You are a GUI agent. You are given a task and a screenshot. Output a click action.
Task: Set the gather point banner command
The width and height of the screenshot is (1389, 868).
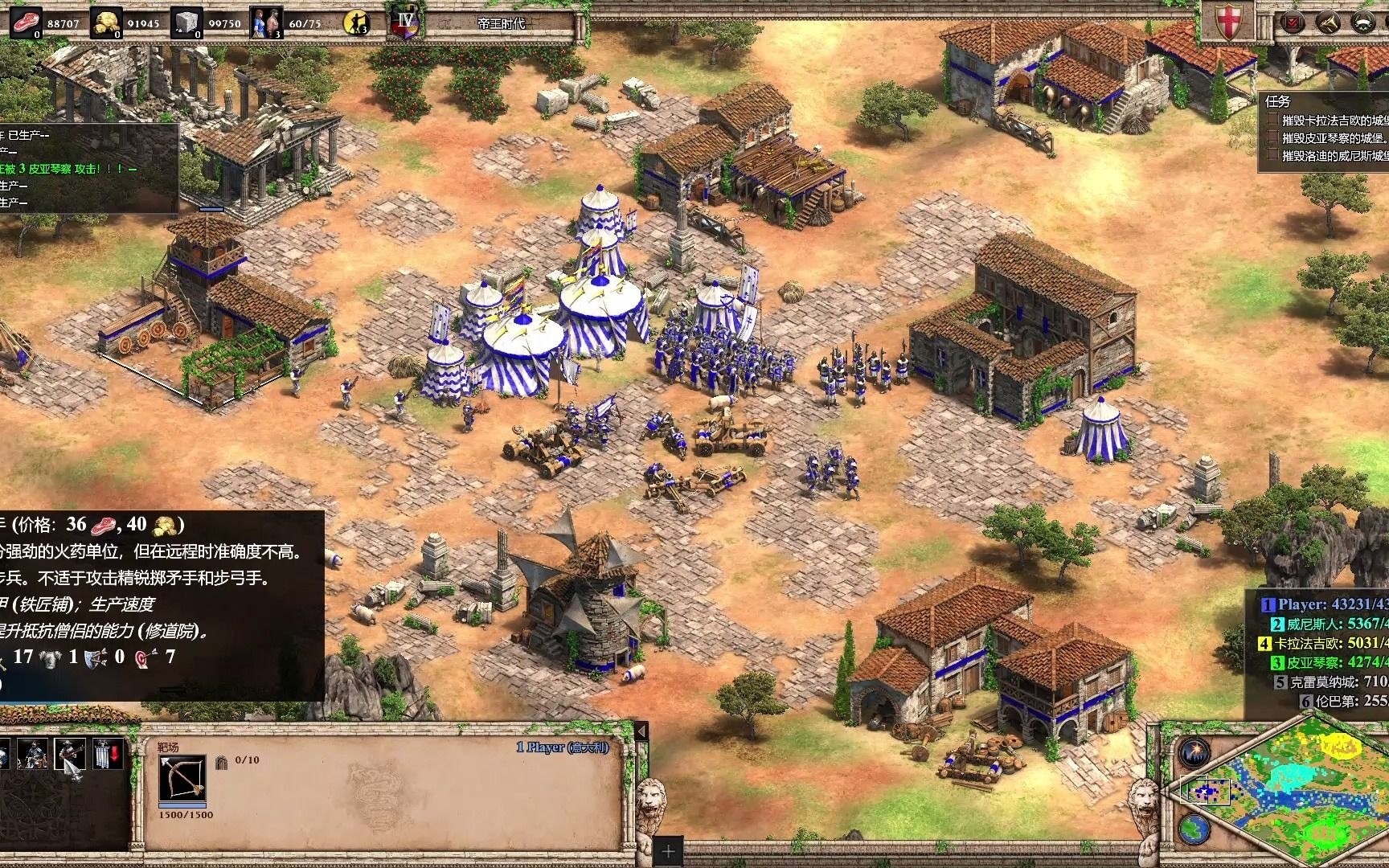point(108,753)
